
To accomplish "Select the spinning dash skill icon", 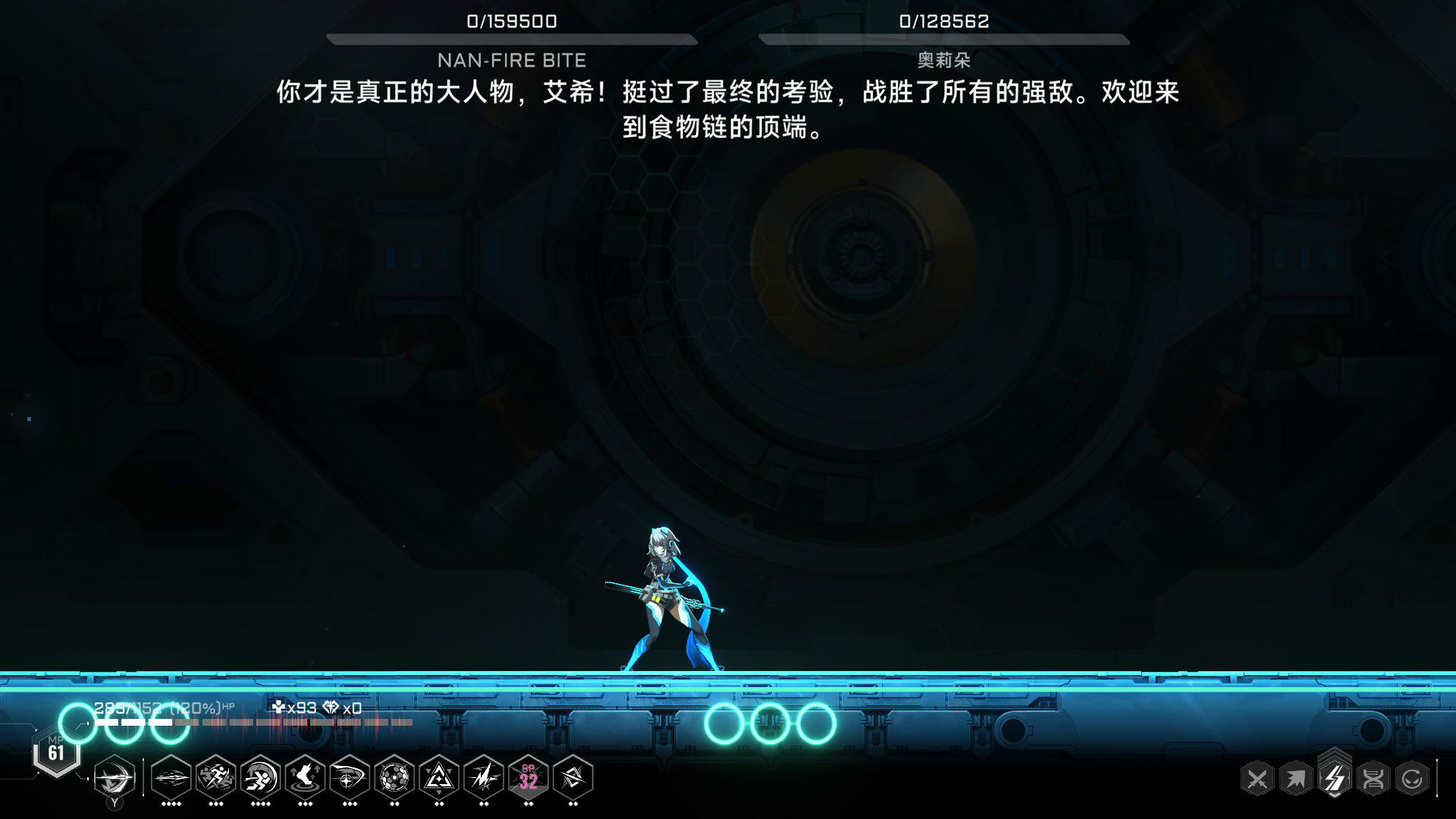I will [x=259, y=779].
